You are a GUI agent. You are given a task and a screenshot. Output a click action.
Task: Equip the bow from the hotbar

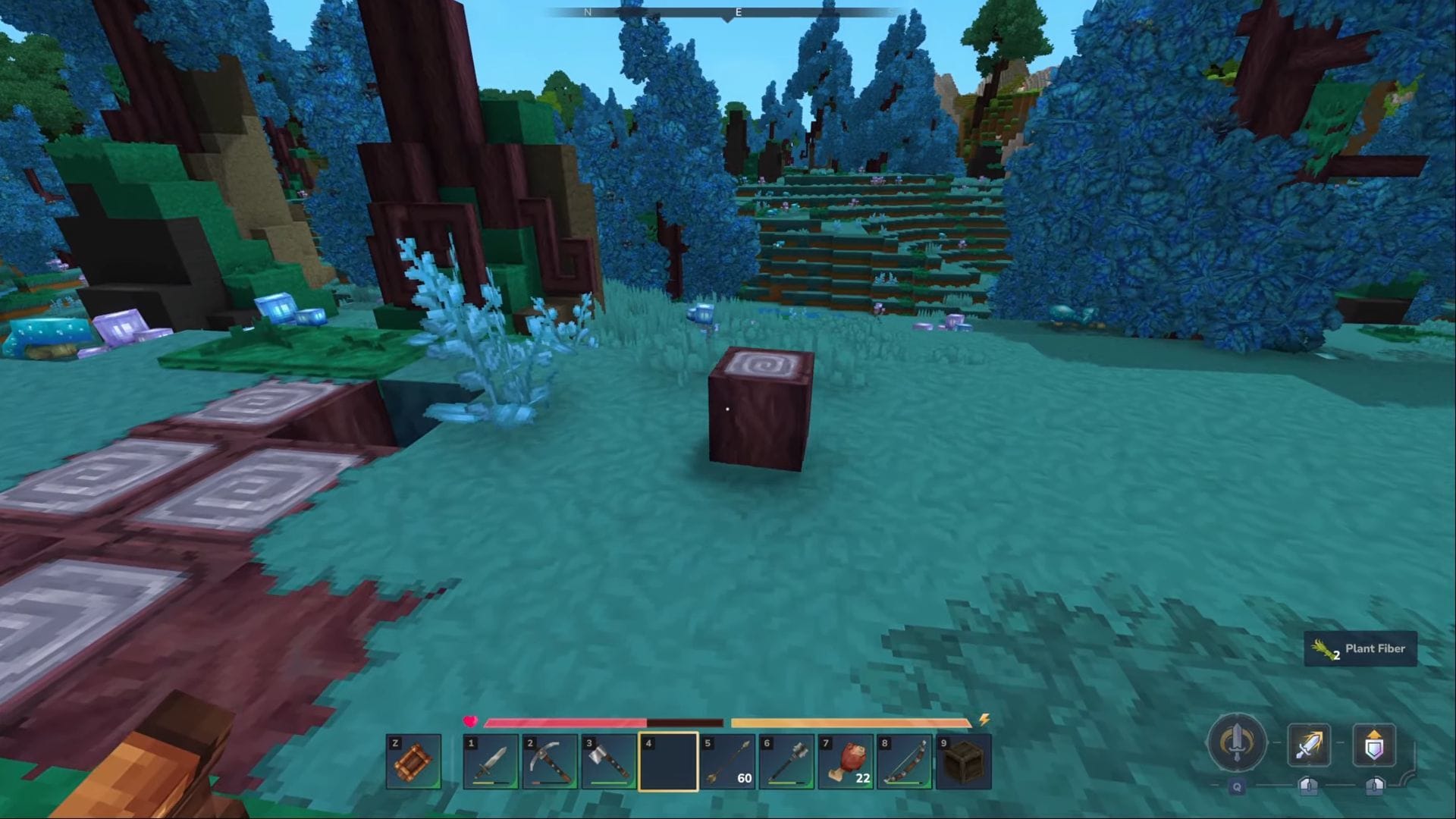[x=905, y=762]
